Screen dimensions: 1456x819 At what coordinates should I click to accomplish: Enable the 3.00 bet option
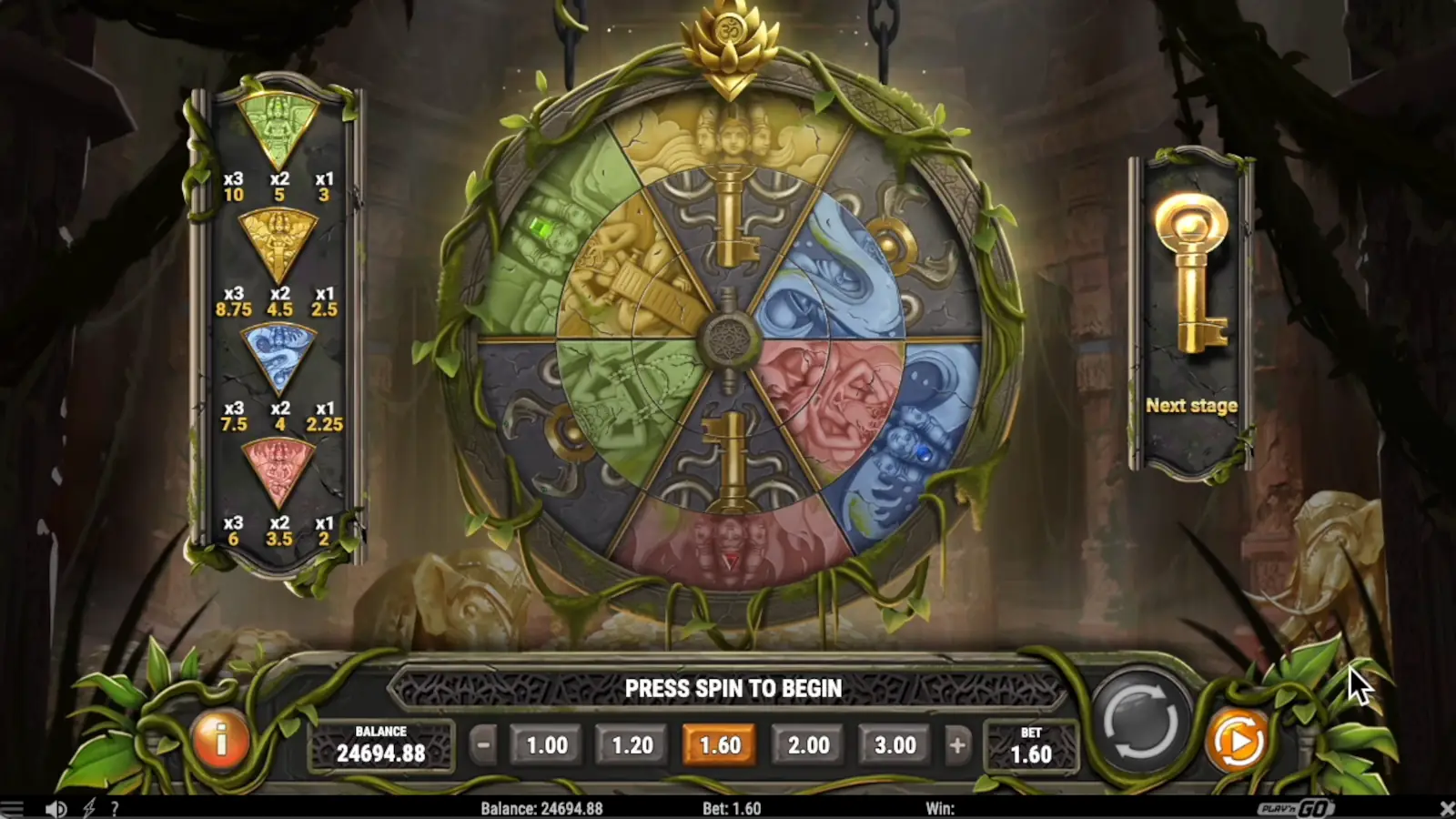895,743
